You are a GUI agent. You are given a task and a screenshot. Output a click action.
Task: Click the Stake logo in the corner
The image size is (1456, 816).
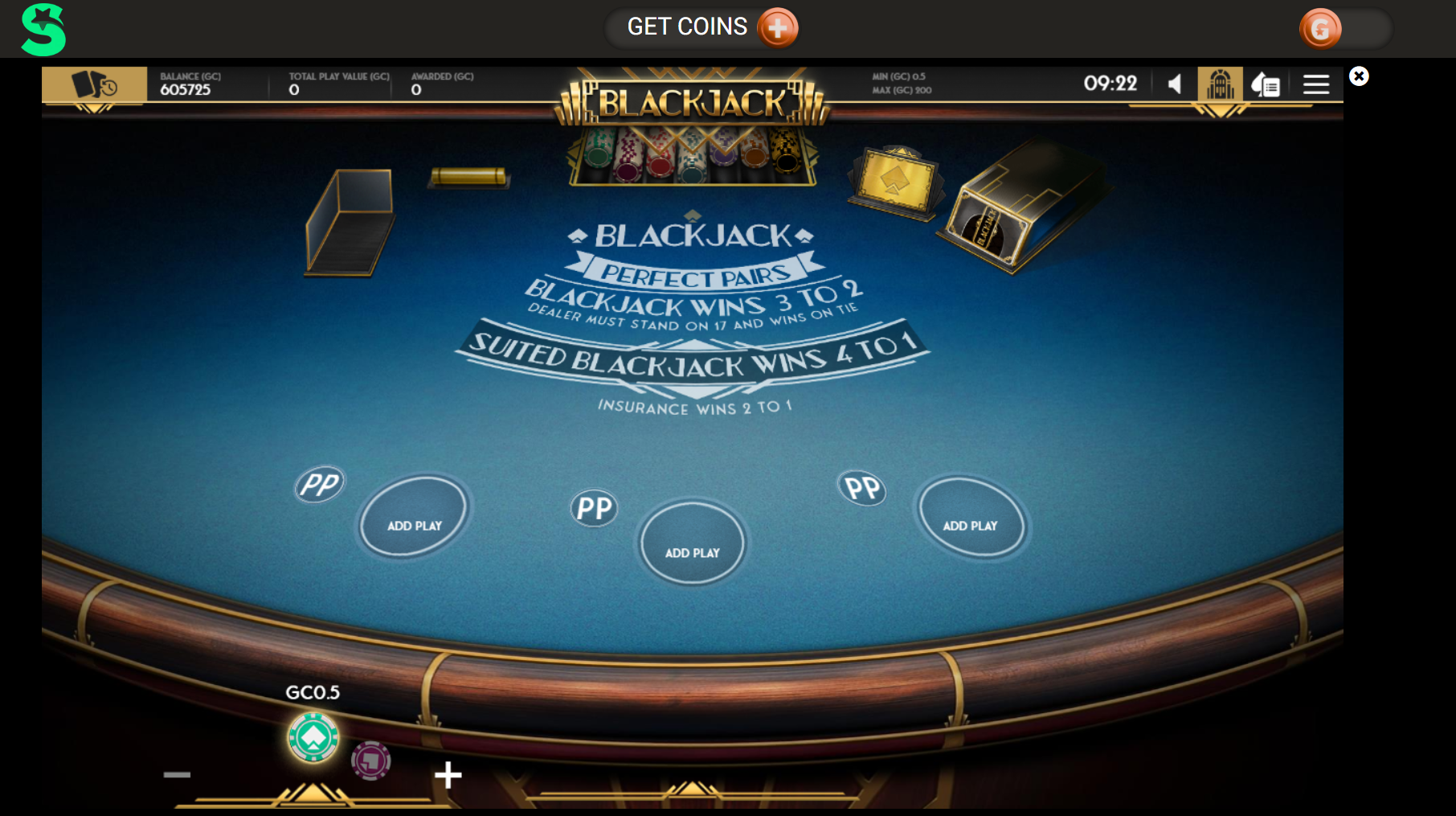pyautogui.click(x=42, y=27)
